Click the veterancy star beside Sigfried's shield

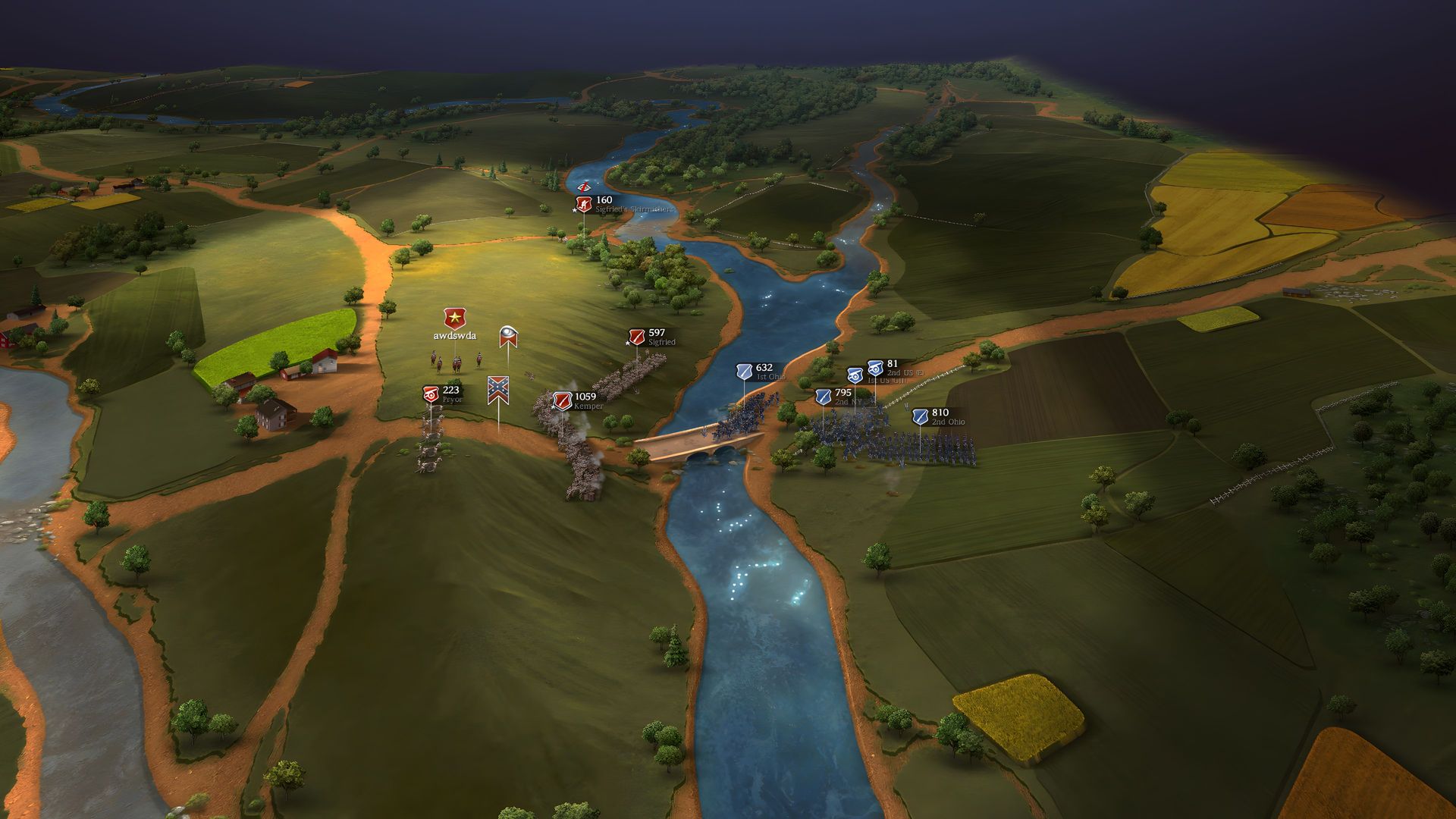click(x=627, y=343)
